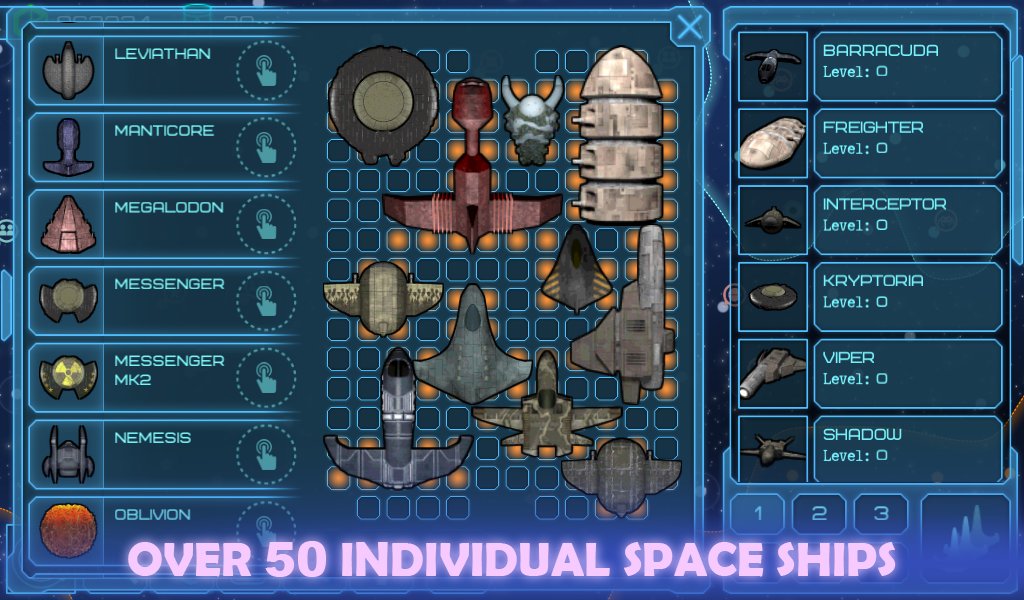Click the Barracuda ship thumbnail
This screenshot has width=1024, height=600.
coord(773,66)
